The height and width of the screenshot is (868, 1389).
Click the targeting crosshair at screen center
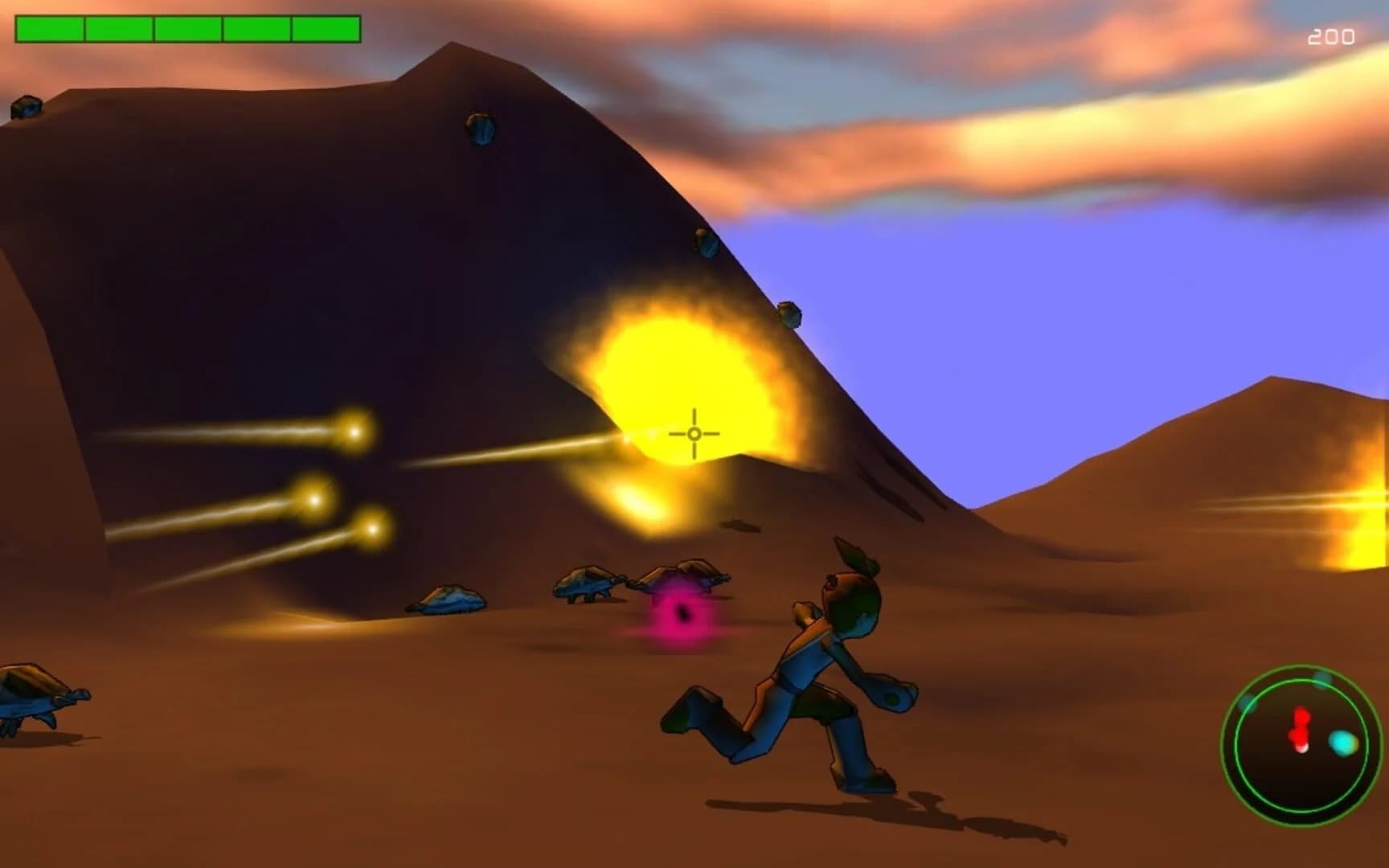click(694, 432)
